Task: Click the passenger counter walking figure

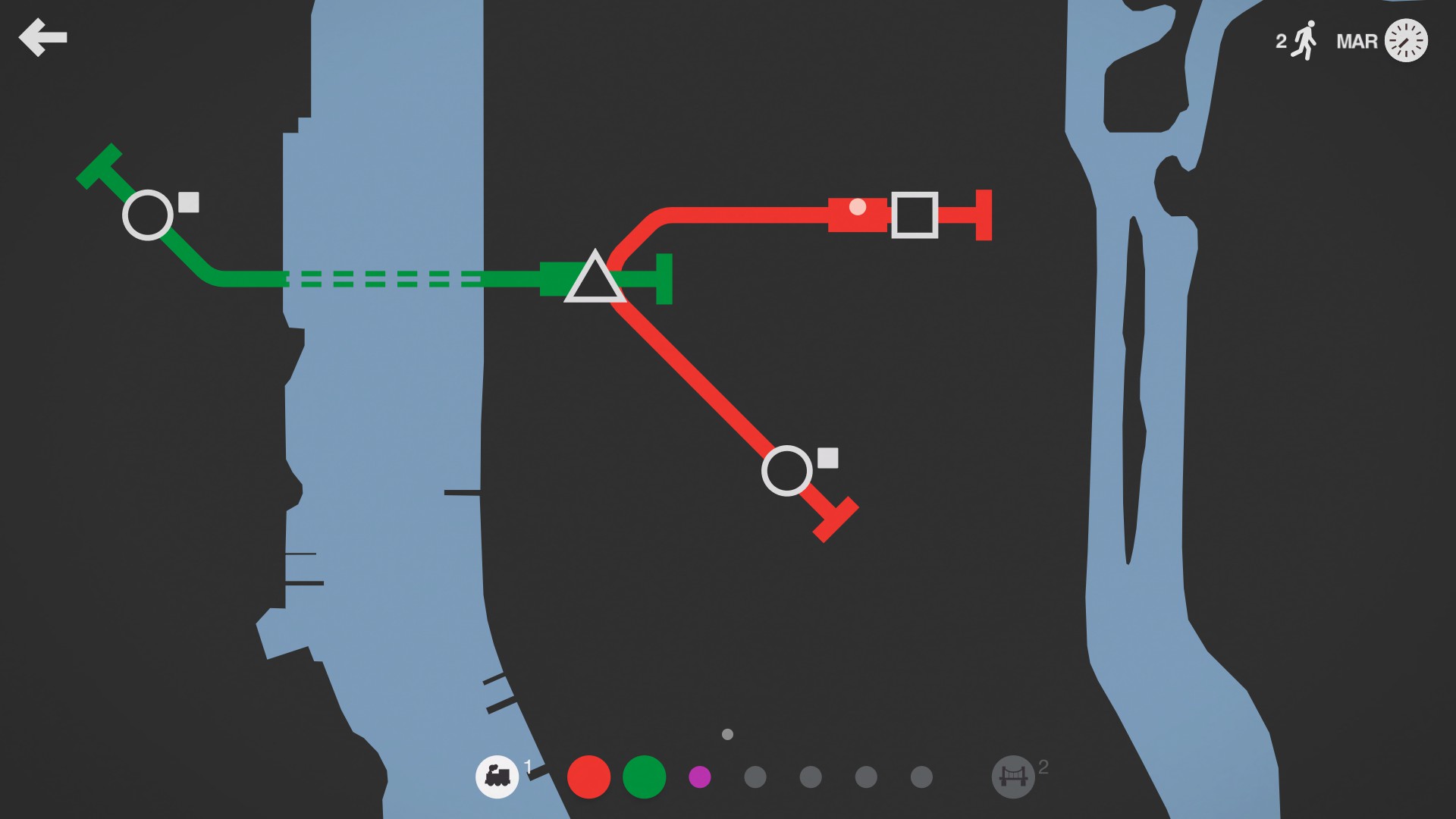Action: (x=1304, y=39)
